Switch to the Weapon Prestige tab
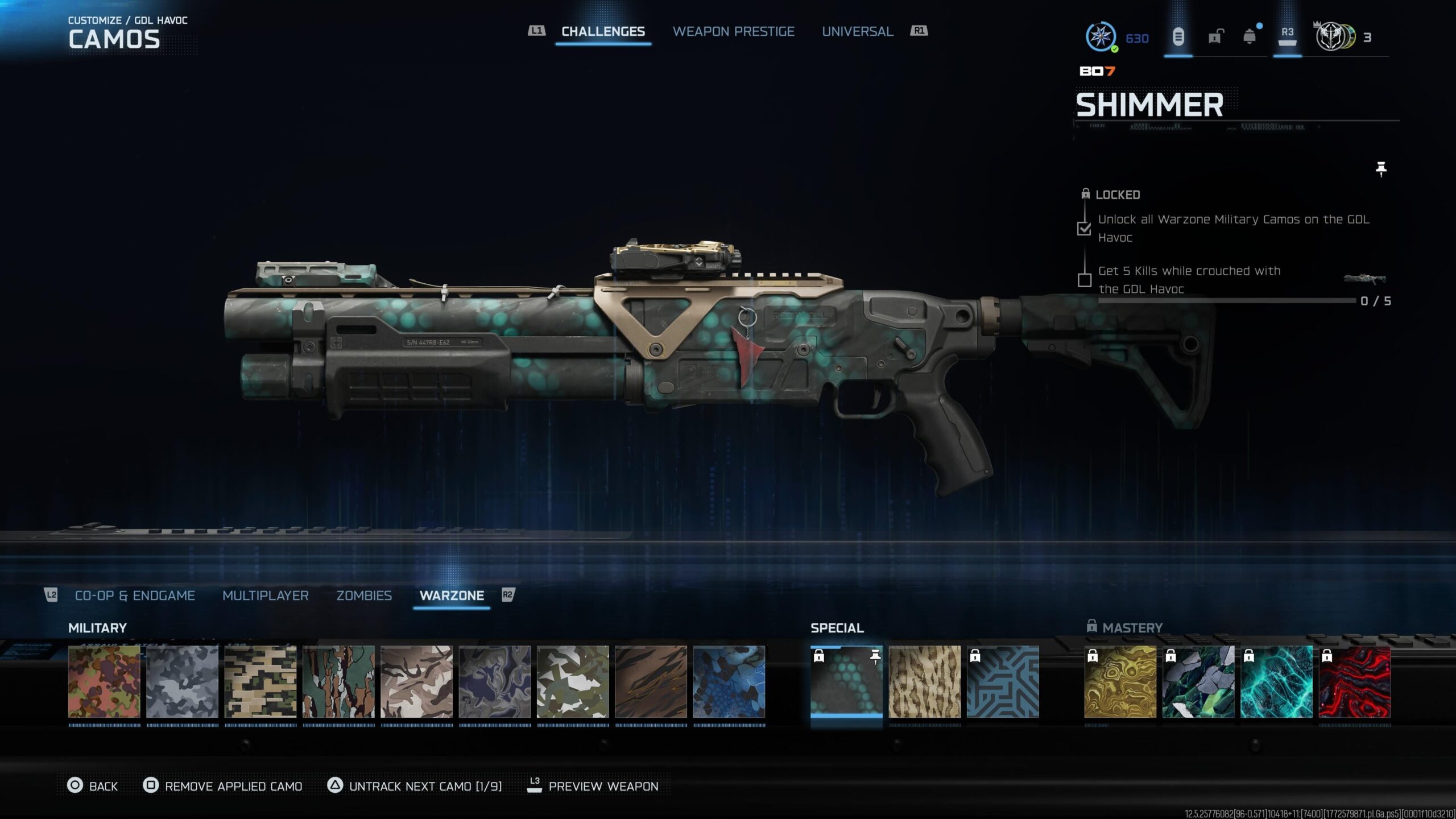The width and height of the screenshot is (1456, 819). point(733,32)
